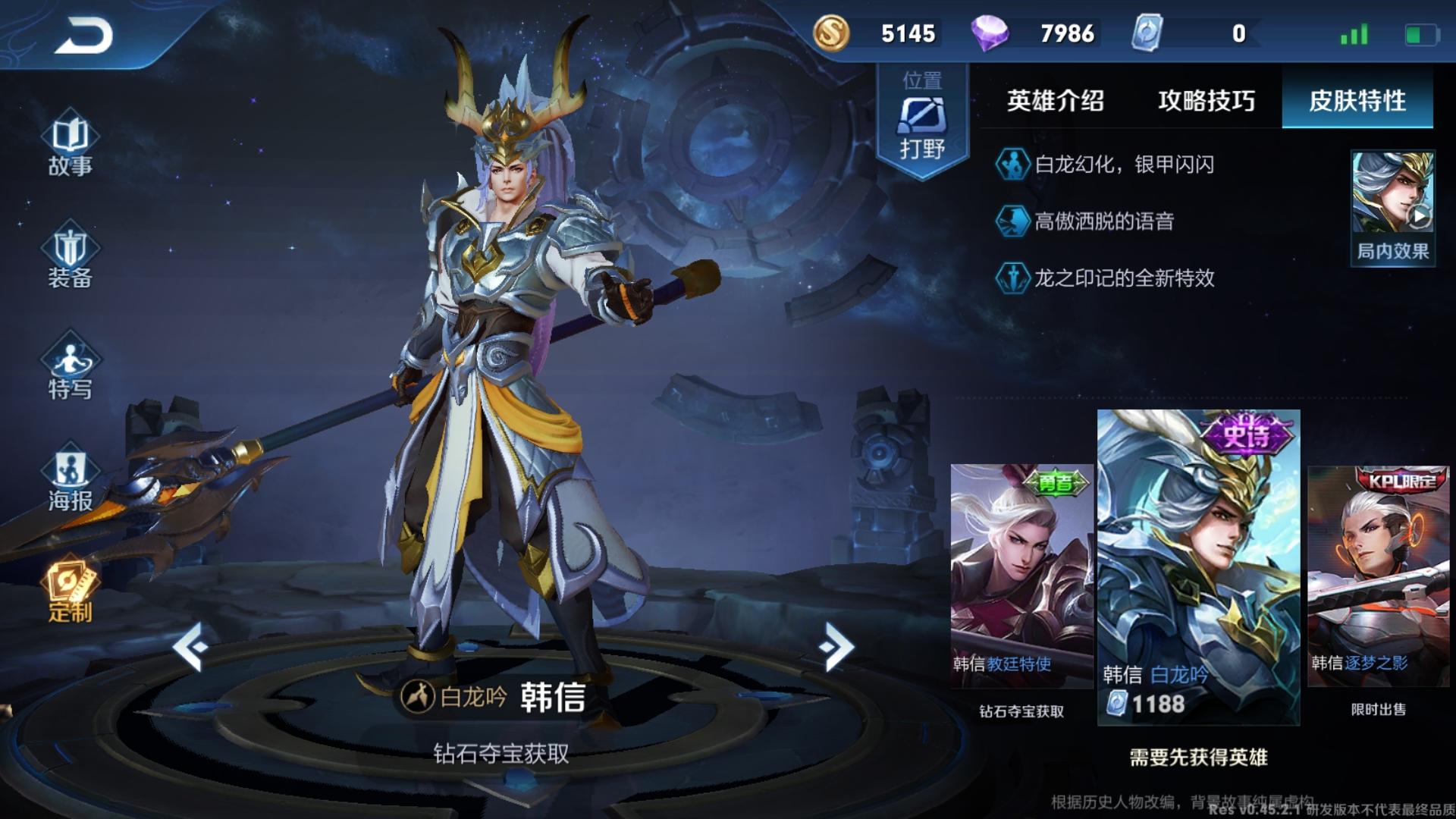This screenshot has width=1456, height=819.
Task: Click the 白龙幻化 skin feature icon
Action: (1013, 165)
